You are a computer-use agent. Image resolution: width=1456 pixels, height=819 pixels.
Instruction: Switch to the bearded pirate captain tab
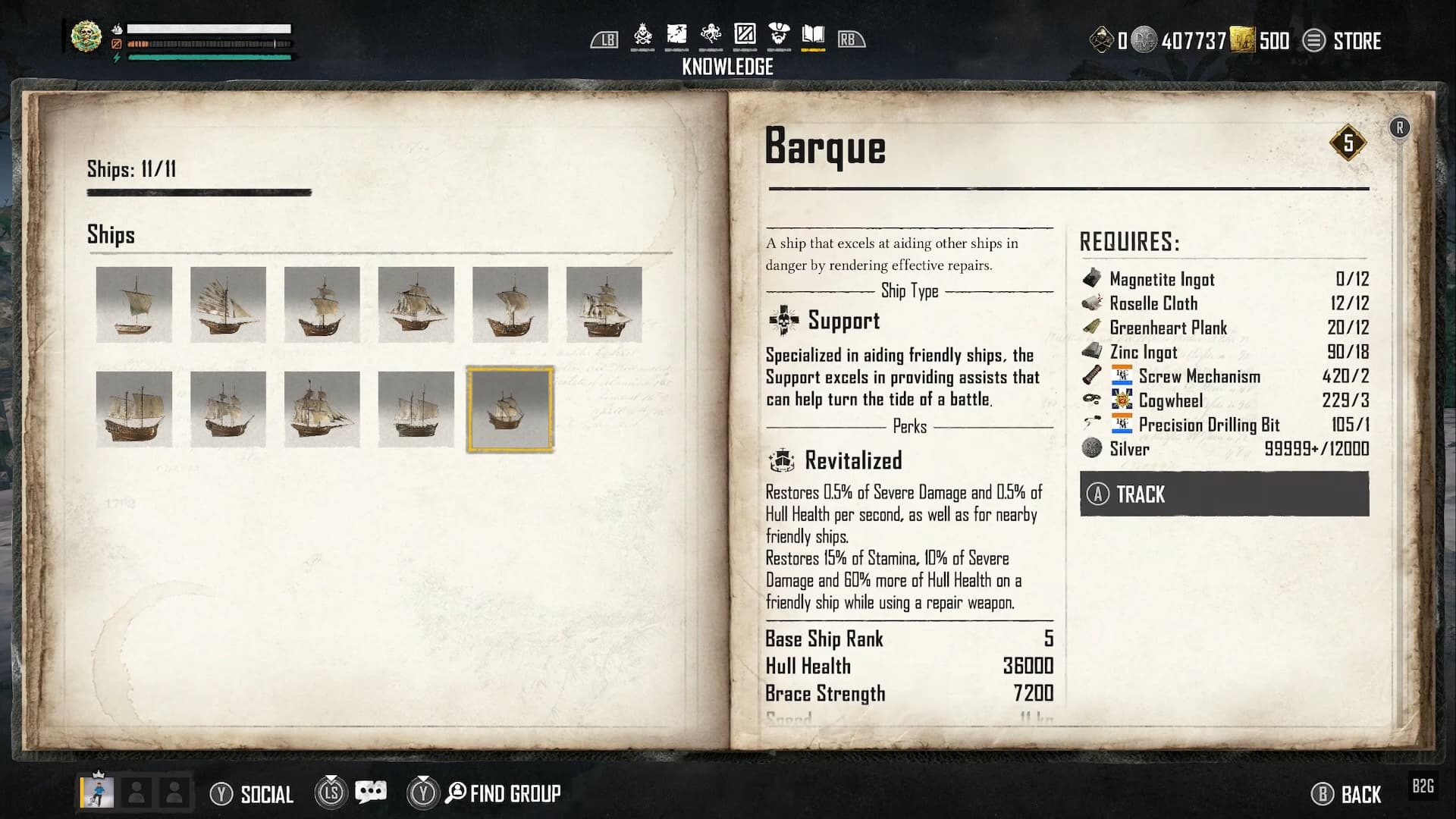(779, 36)
